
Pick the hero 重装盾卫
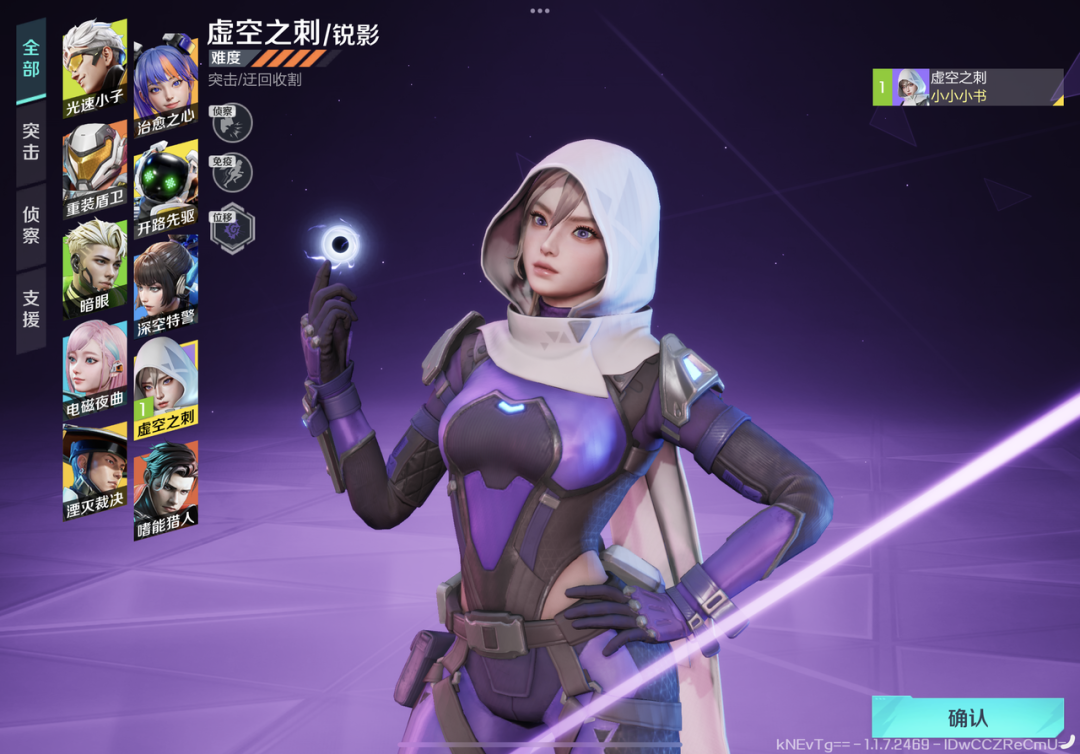(x=95, y=170)
